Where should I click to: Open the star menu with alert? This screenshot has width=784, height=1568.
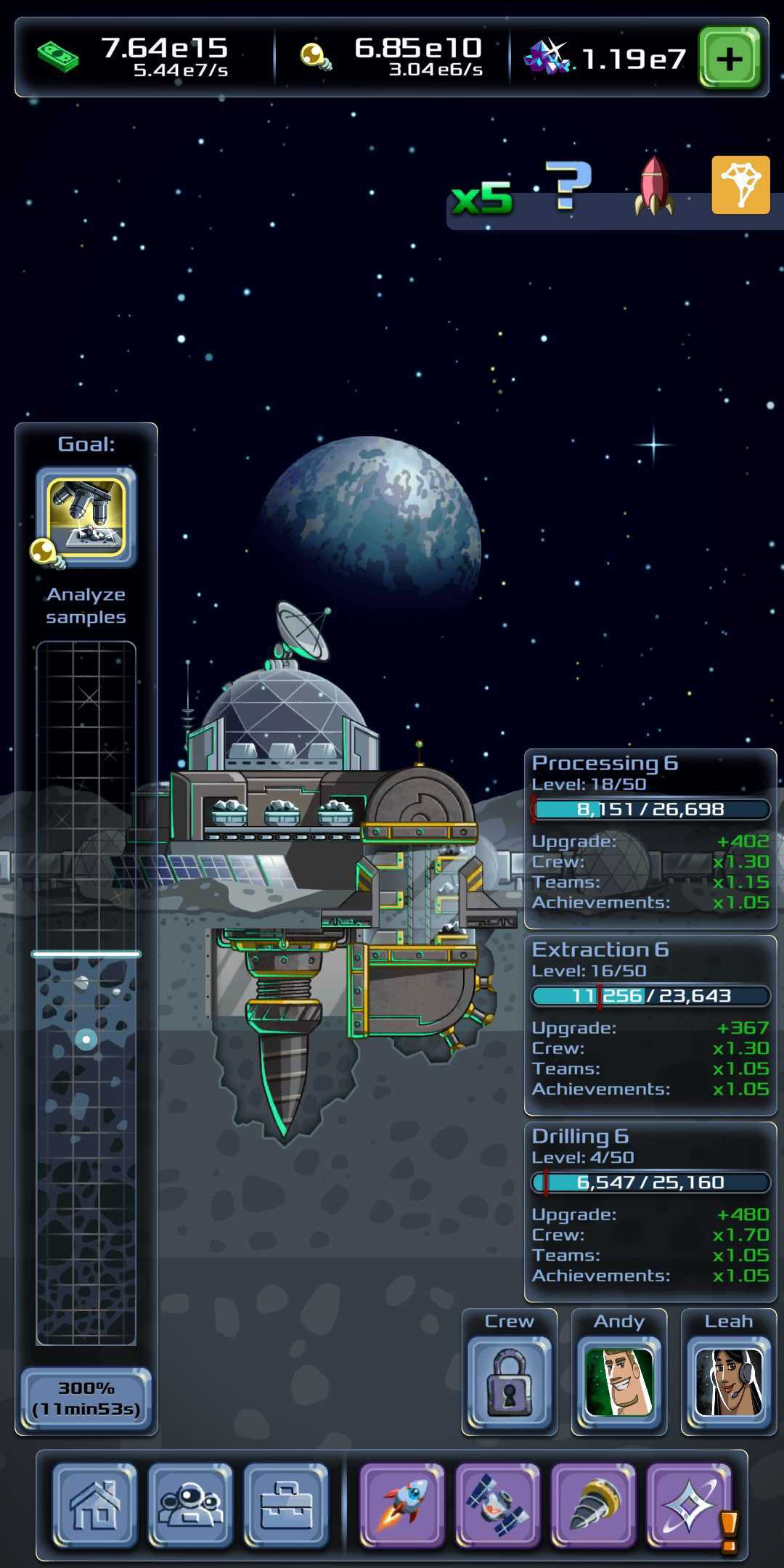click(x=690, y=1505)
